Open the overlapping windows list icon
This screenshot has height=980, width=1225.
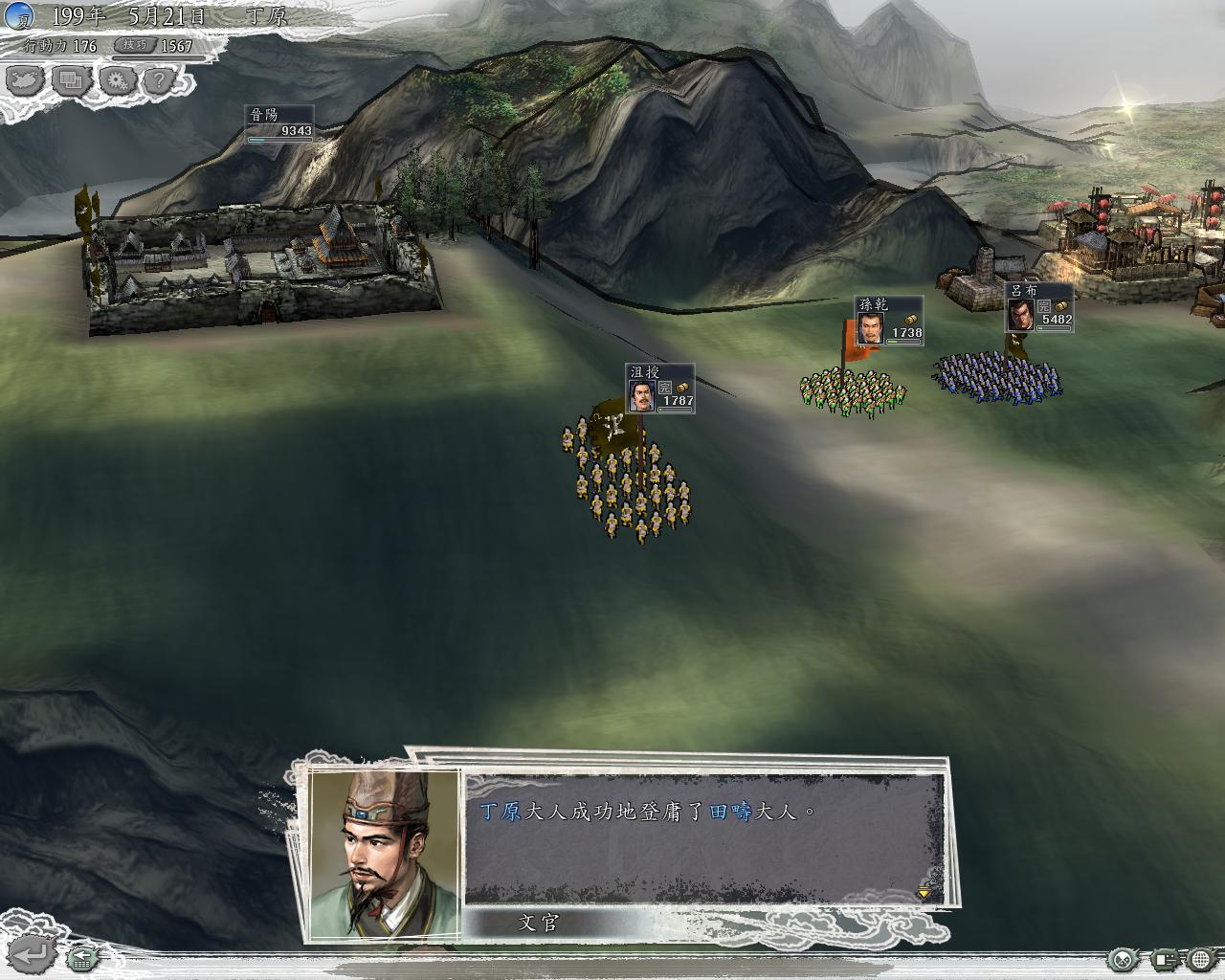click(x=70, y=80)
